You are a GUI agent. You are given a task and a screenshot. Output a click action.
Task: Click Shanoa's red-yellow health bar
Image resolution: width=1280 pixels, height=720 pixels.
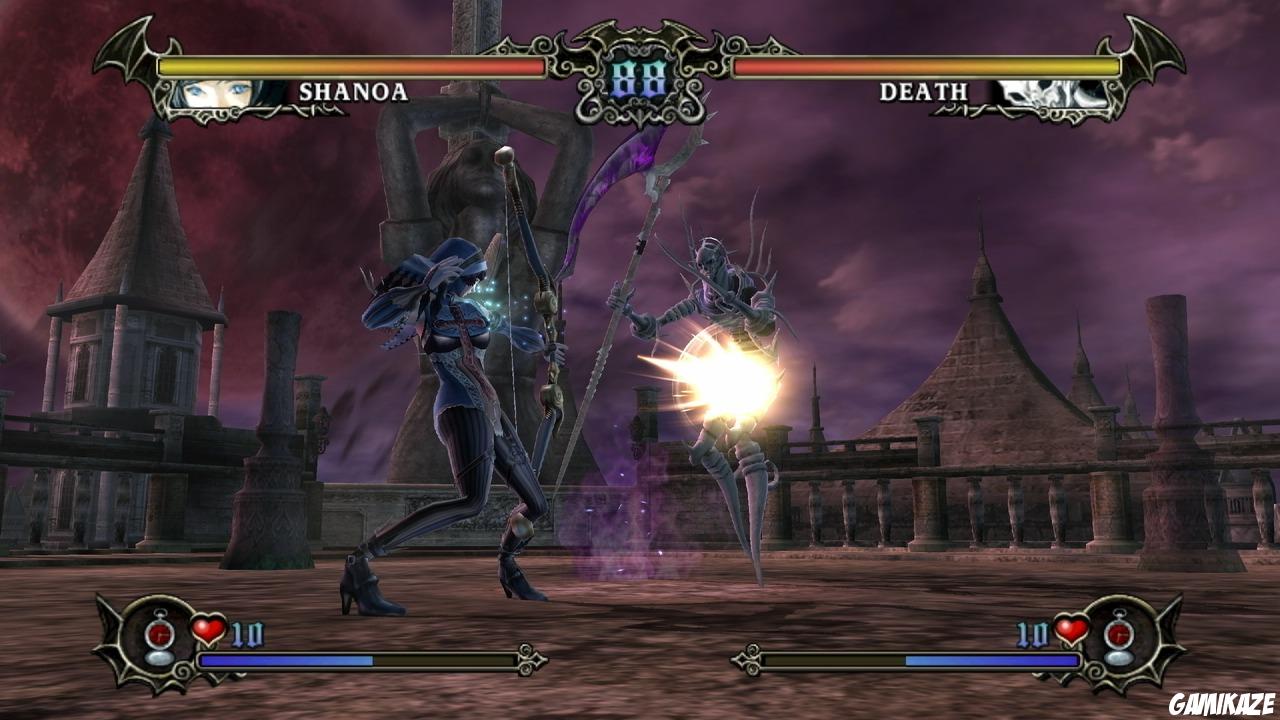tap(350, 66)
